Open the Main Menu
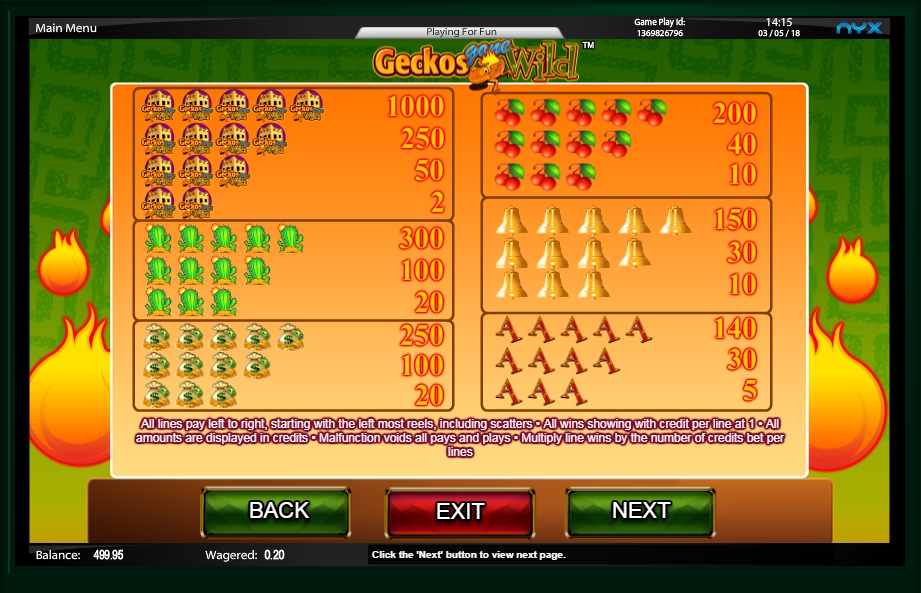The width and height of the screenshot is (921, 593). [x=66, y=28]
